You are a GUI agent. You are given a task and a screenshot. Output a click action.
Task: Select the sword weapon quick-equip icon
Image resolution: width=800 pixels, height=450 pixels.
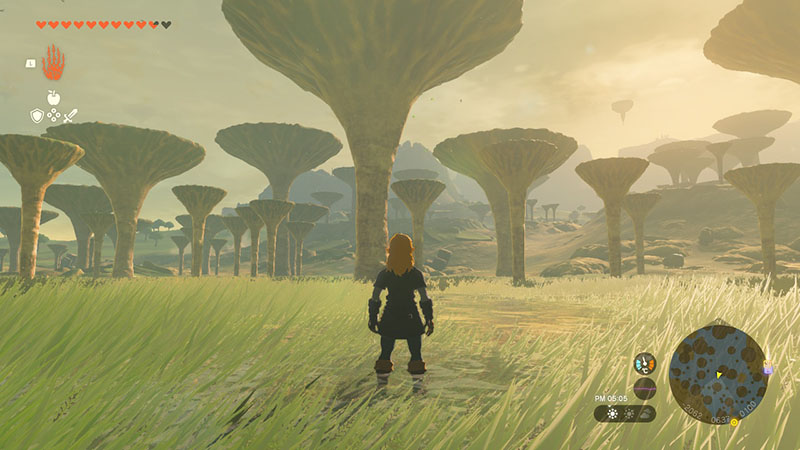point(71,116)
